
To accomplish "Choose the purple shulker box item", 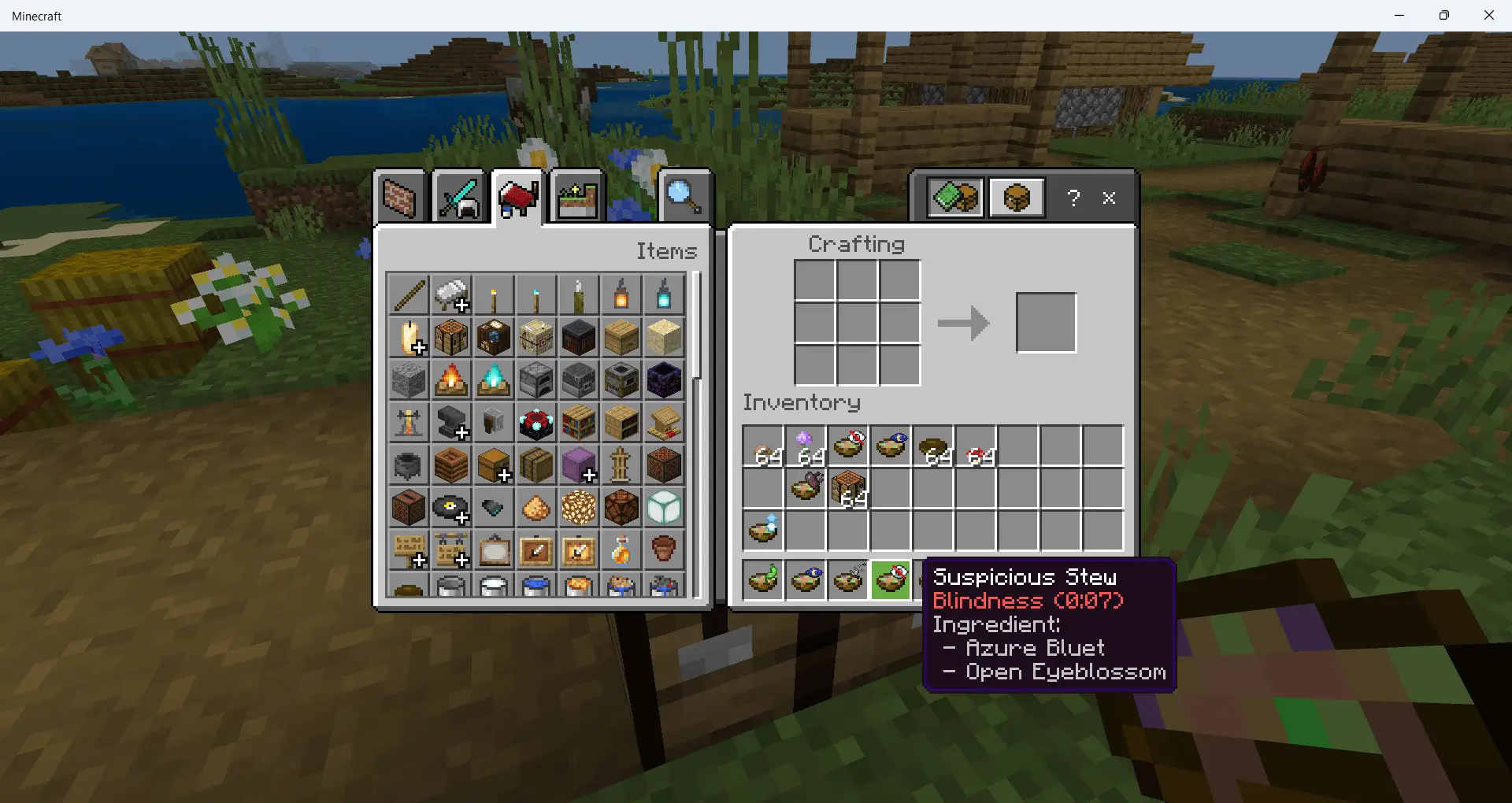I will click(579, 465).
